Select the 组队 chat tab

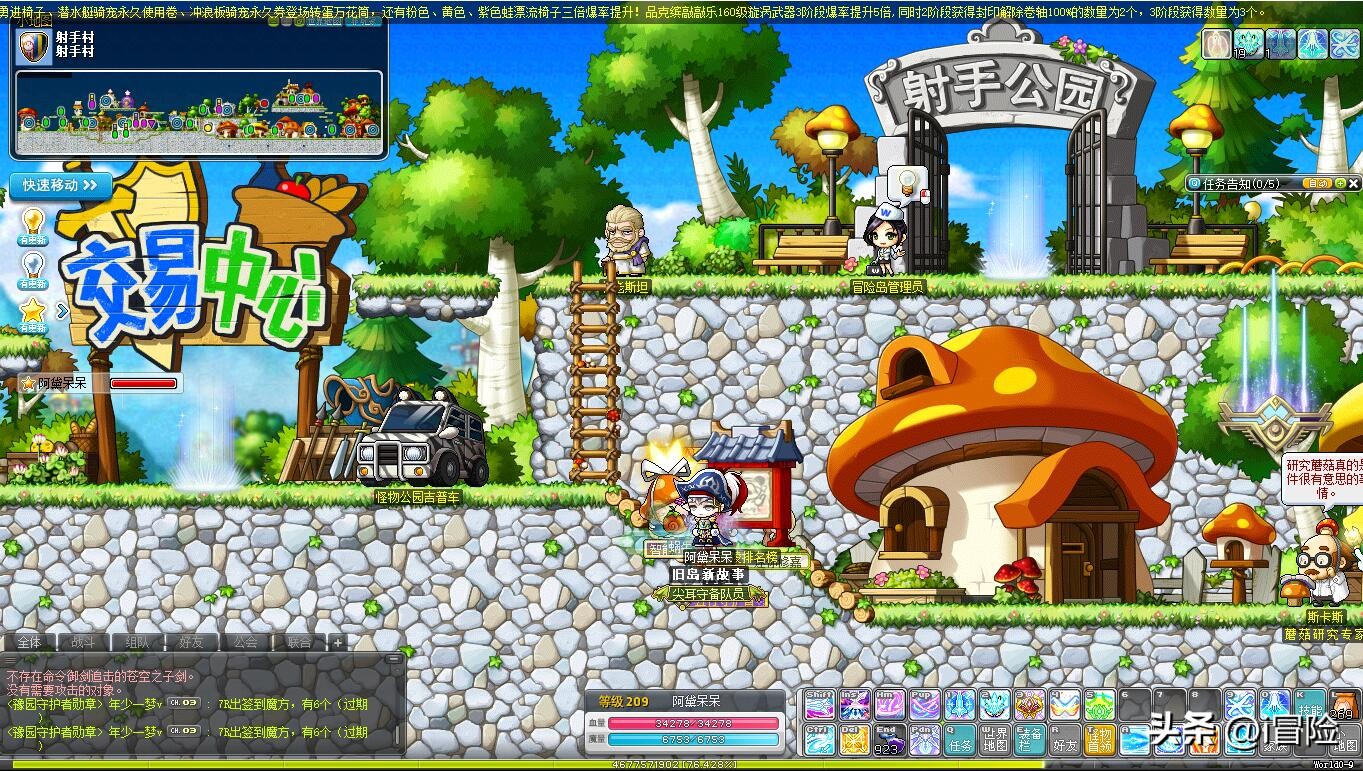click(x=138, y=642)
